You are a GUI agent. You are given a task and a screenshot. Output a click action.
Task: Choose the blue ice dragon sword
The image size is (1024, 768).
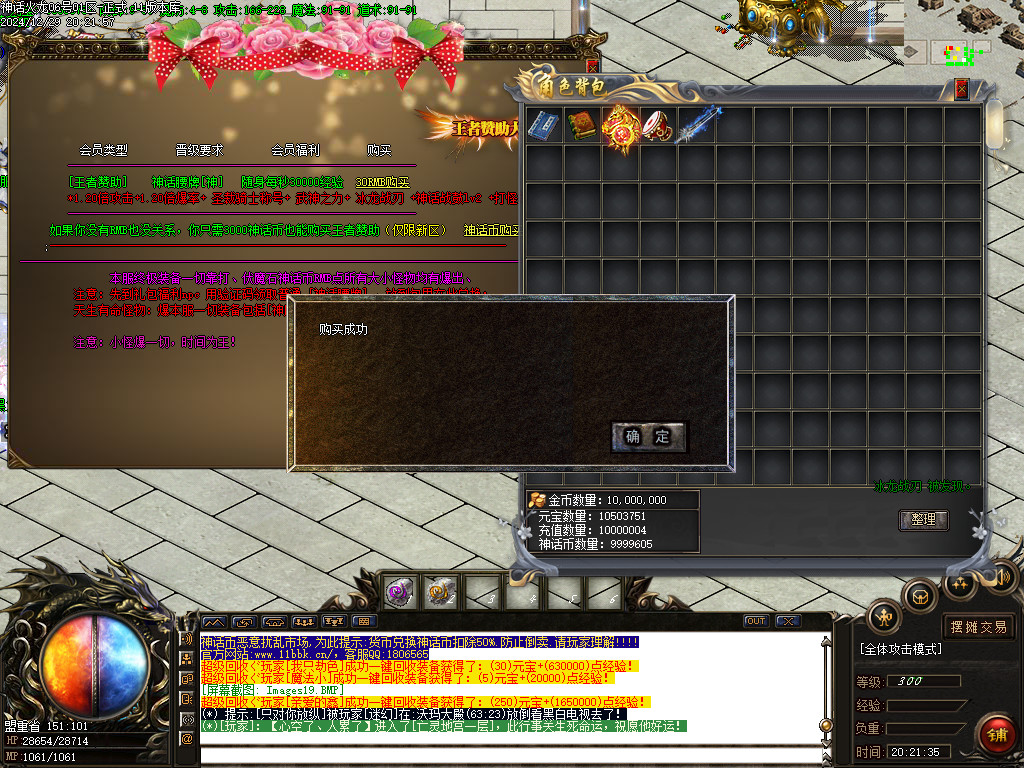[697, 125]
